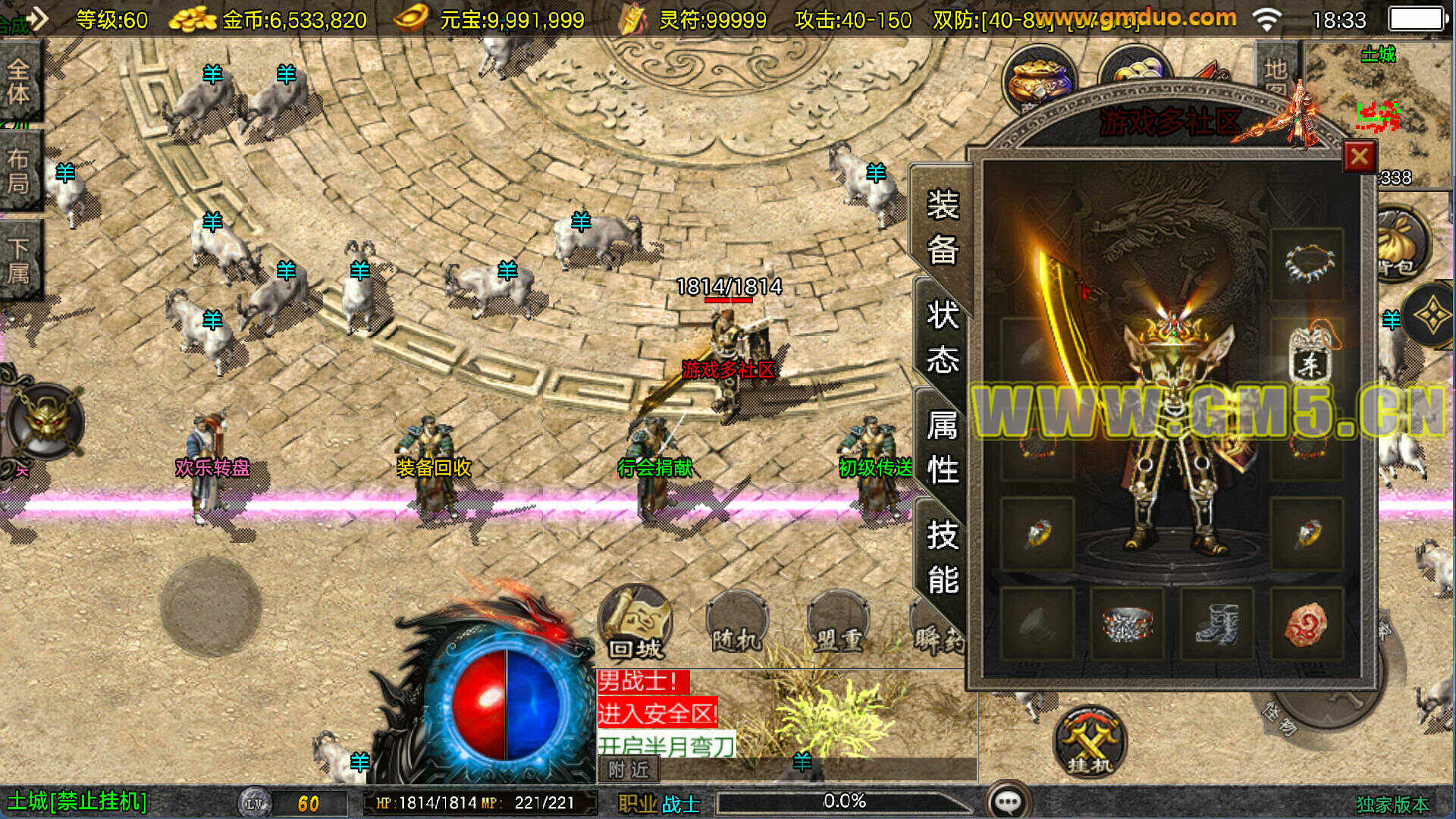The image size is (1456, 819).
Task: Show the 属性 attributes tab
Action: pos(942,447)
